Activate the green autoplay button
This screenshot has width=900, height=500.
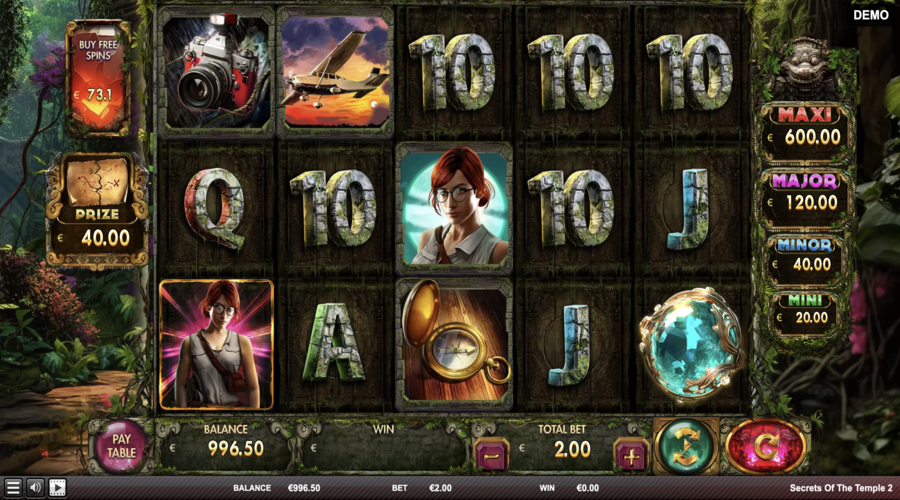coord(686,446)
